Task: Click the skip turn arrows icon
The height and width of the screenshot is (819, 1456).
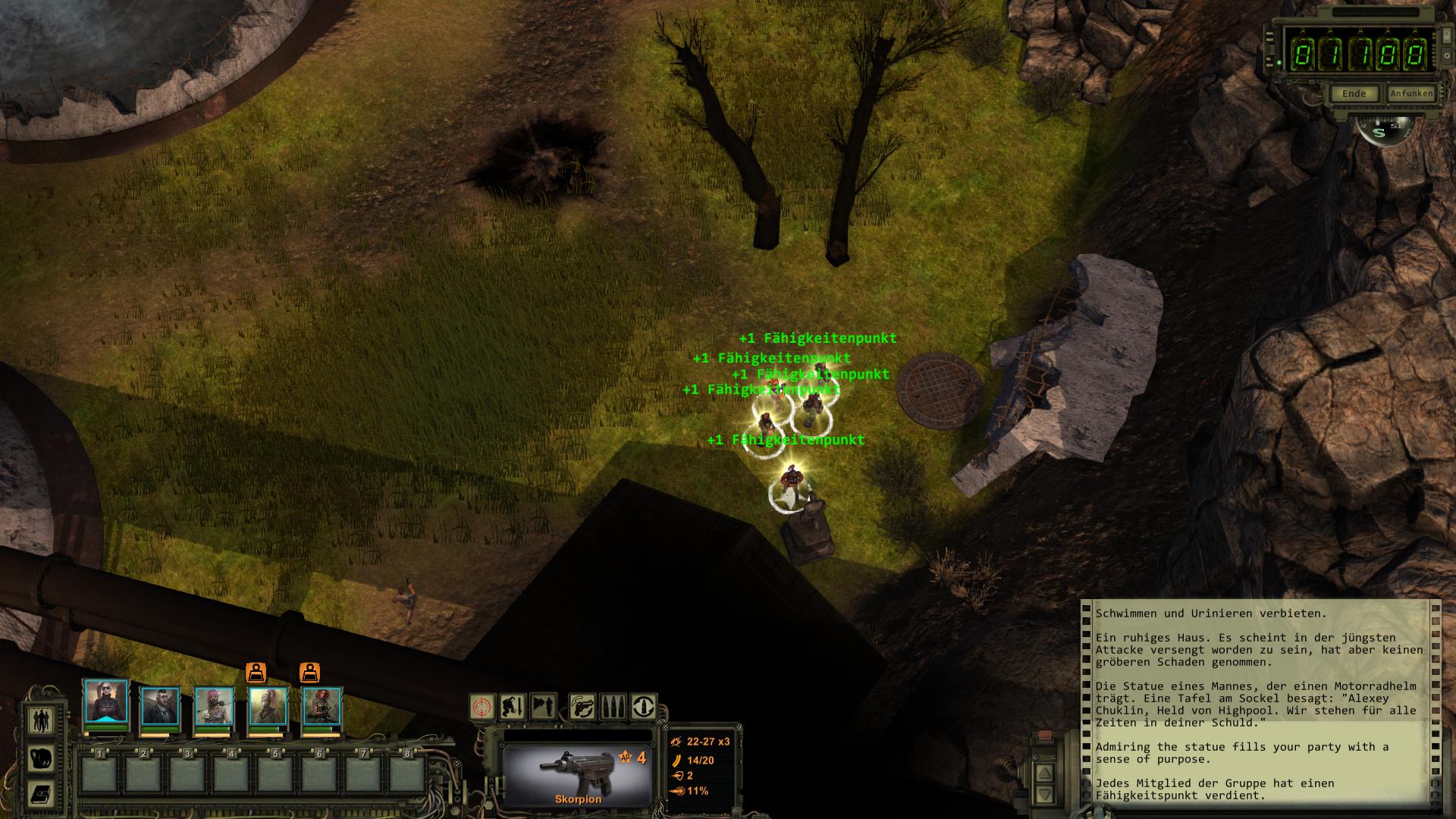Action: point(543,707)
